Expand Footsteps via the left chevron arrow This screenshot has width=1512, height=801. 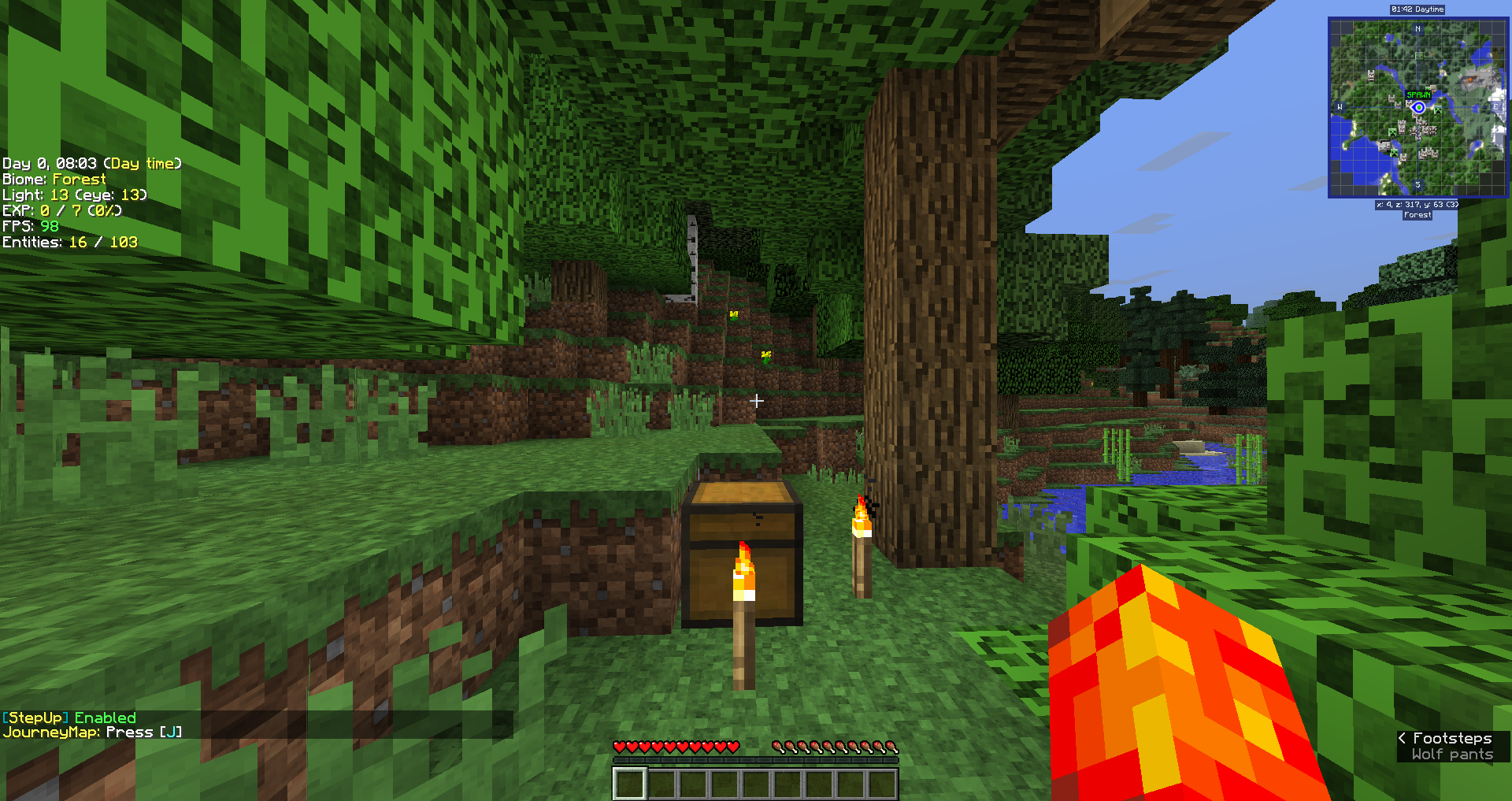click(1402, 738)
